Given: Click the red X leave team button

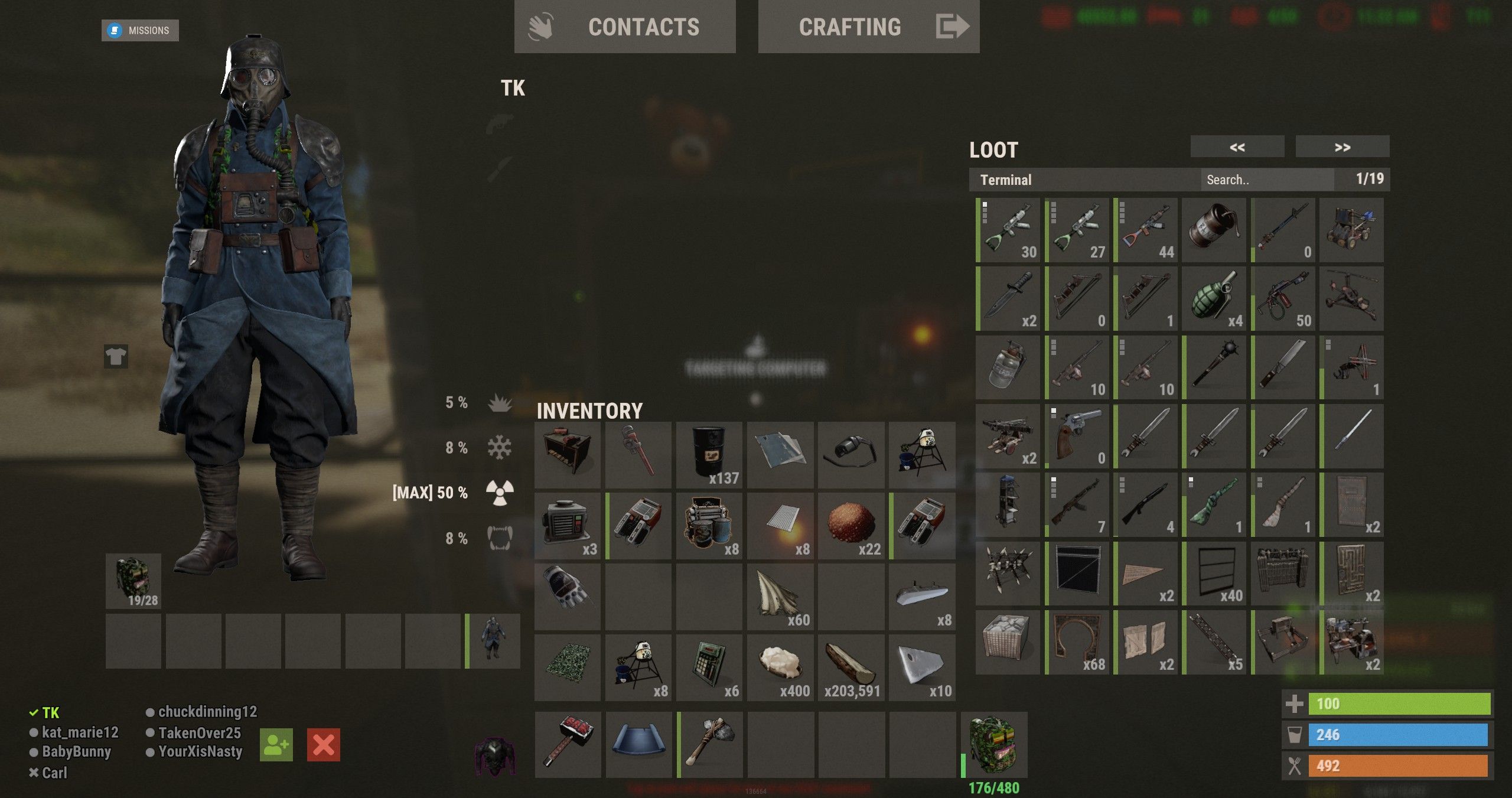Looking at the screenshot, I should coord(324,745).
